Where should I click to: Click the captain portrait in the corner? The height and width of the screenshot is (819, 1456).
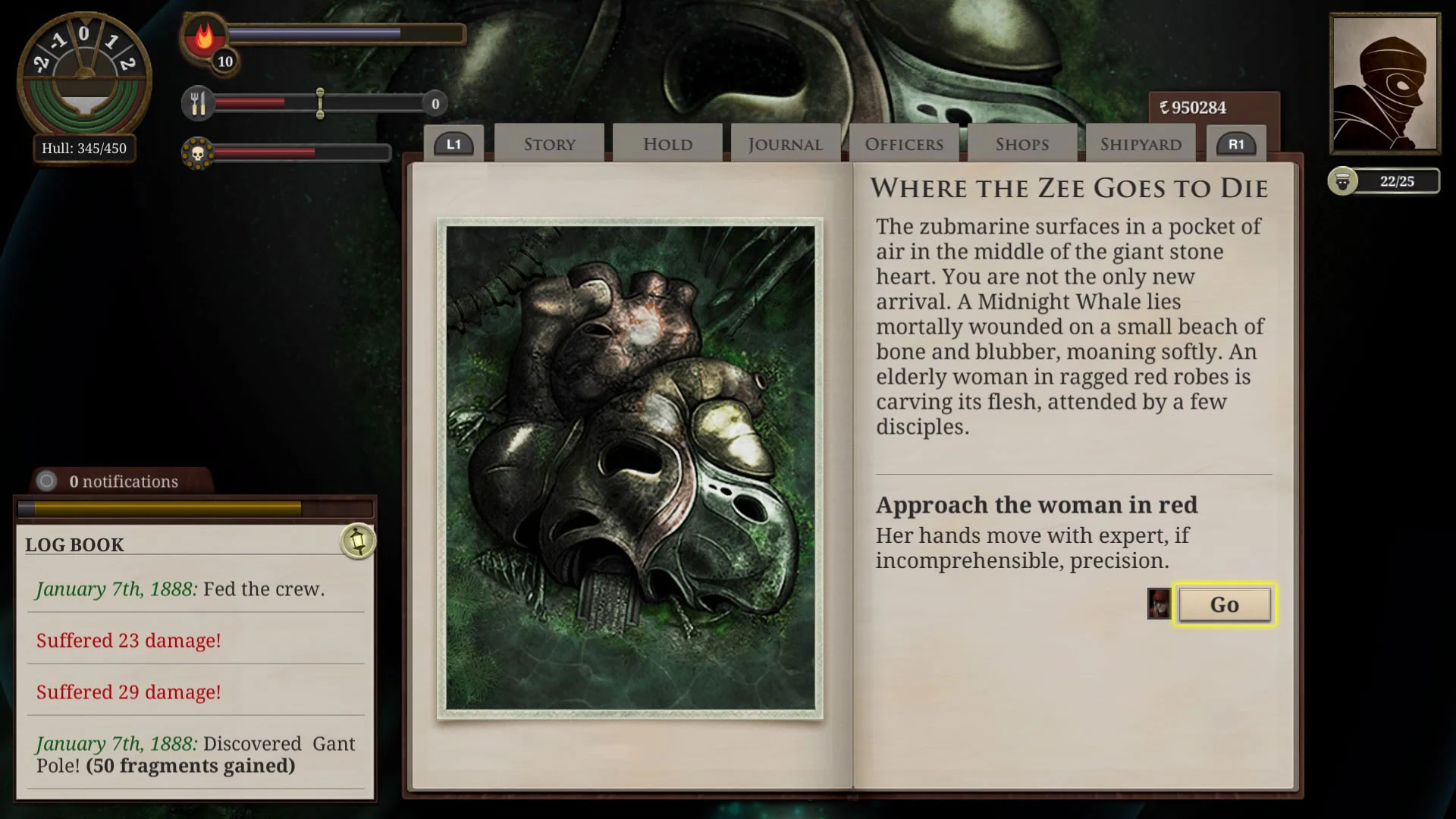1385,82
